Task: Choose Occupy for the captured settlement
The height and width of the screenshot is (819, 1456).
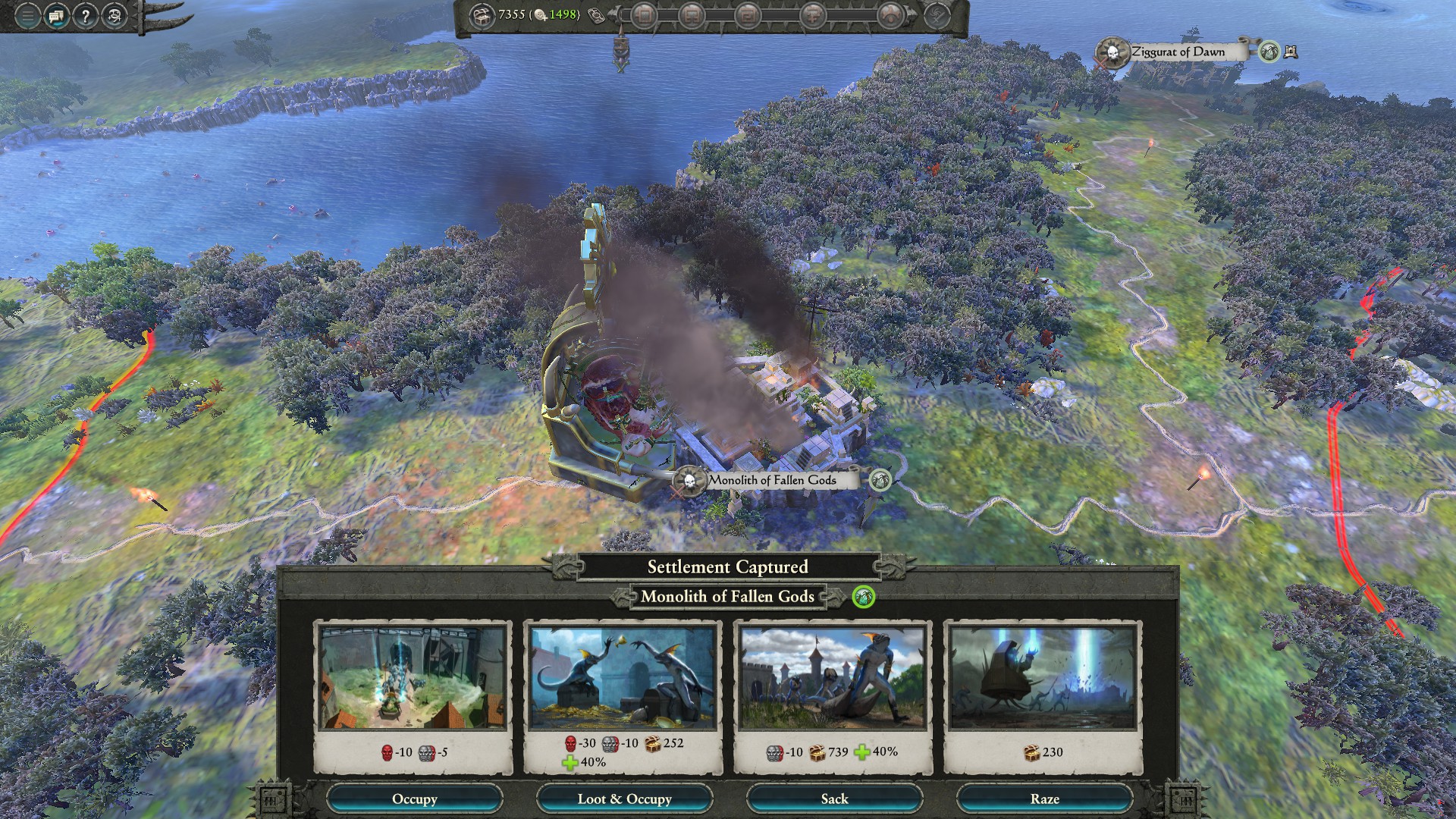Action: (414, 799)
